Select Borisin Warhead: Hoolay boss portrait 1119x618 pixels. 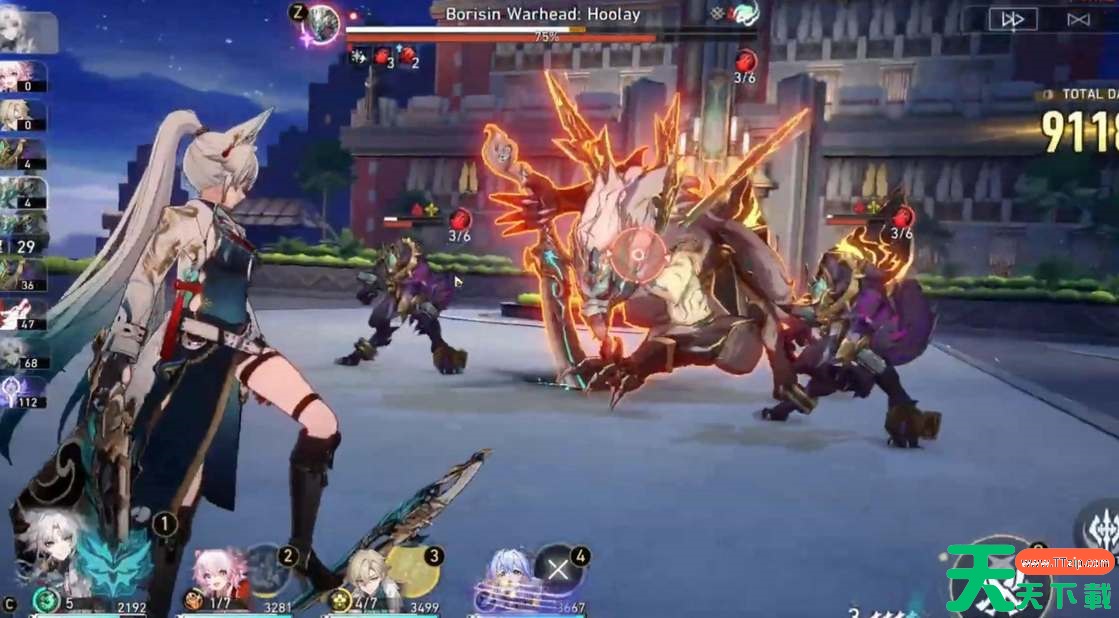click(322, 22)
